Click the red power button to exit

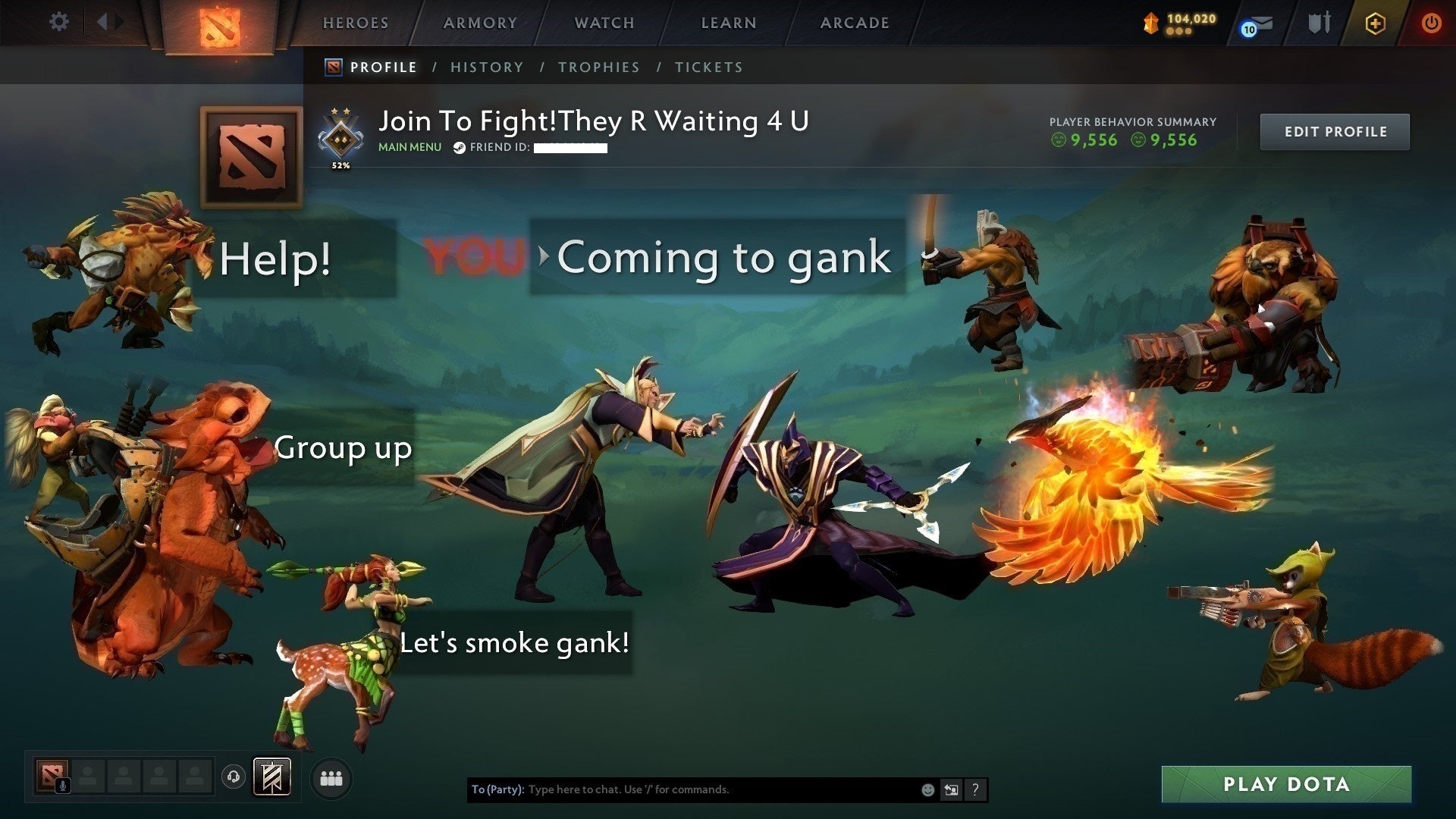tap(1430, 23)
